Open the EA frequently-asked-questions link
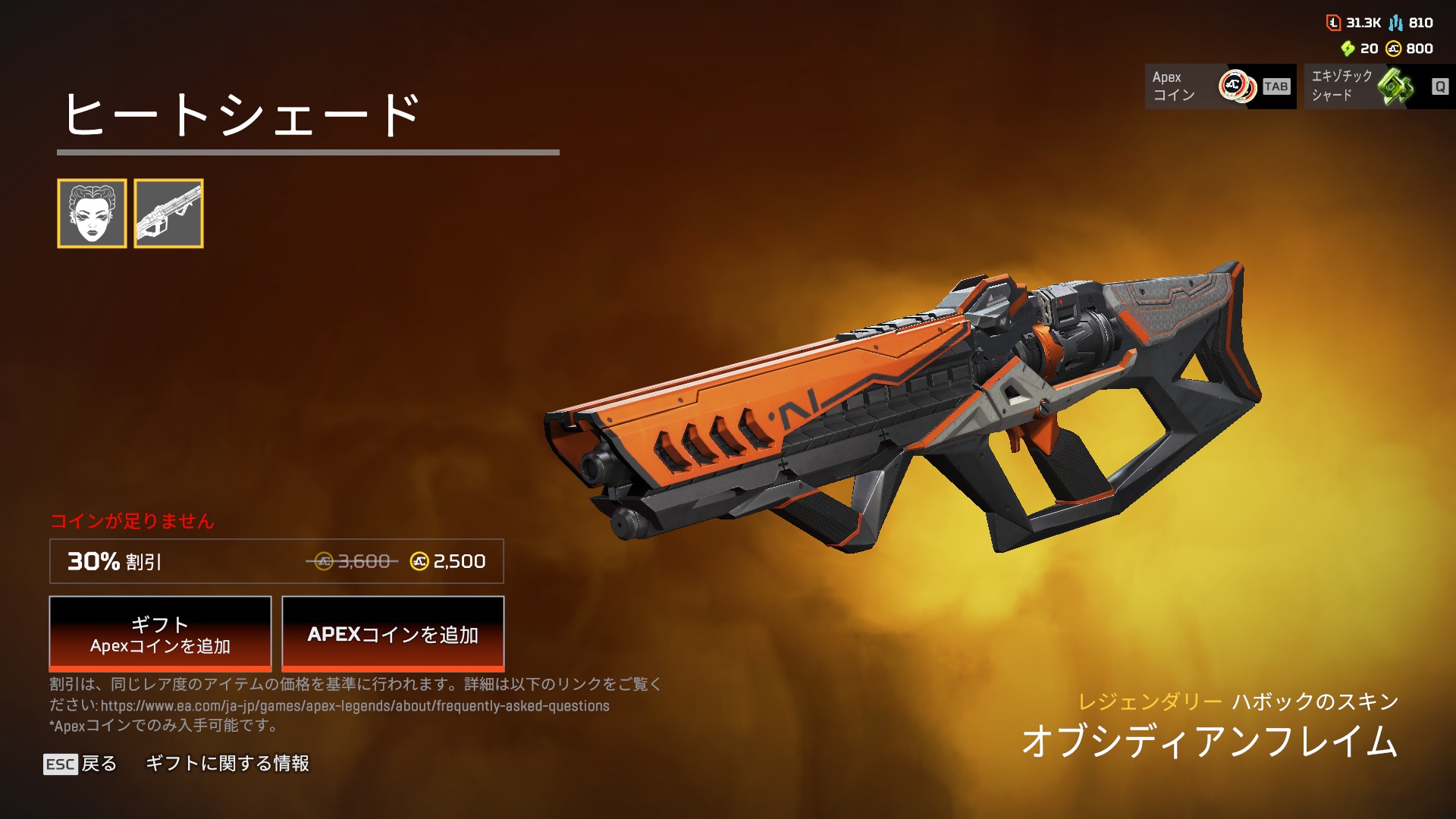 355,706
